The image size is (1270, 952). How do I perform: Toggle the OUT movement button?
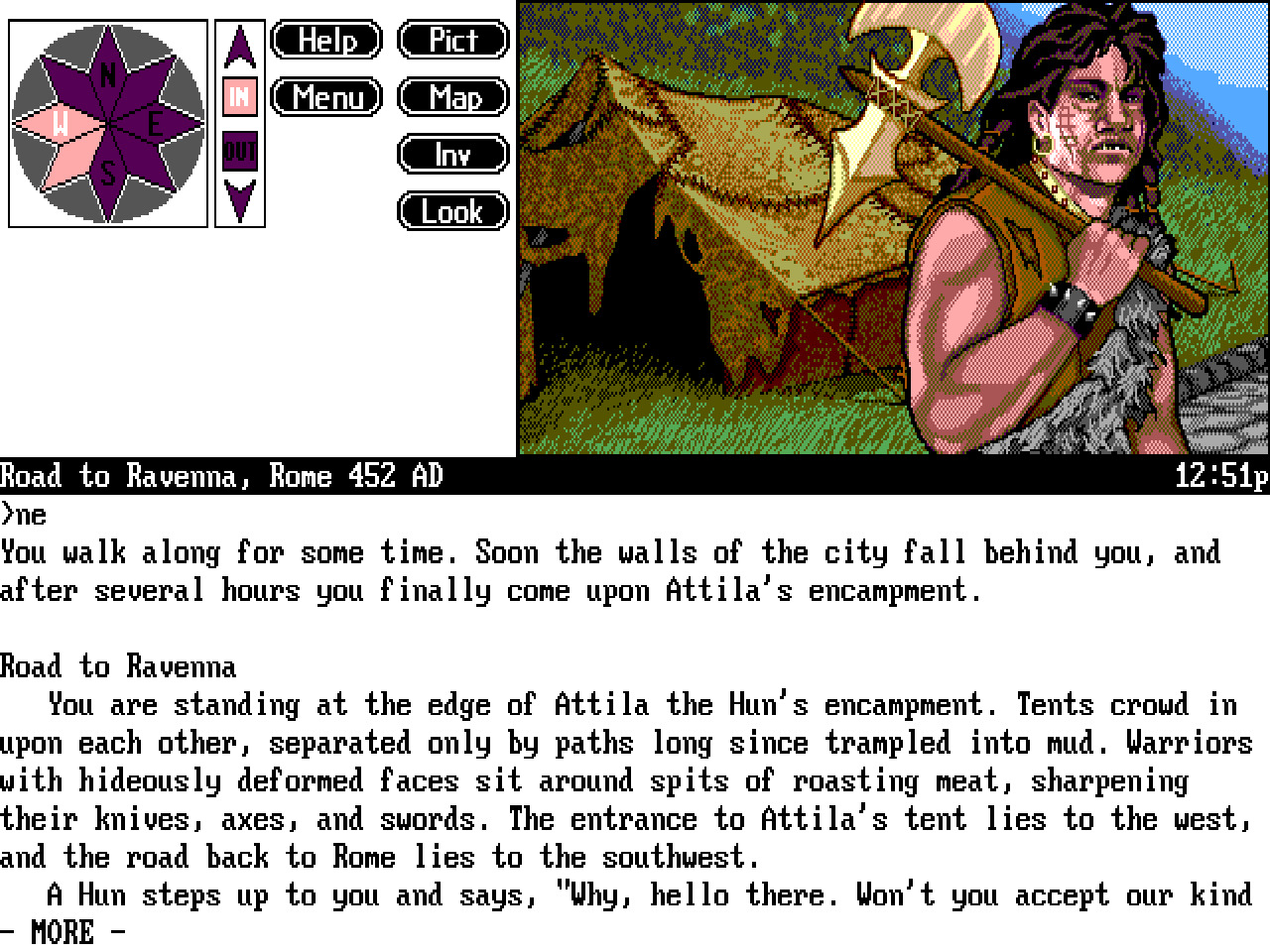point(238,151)
